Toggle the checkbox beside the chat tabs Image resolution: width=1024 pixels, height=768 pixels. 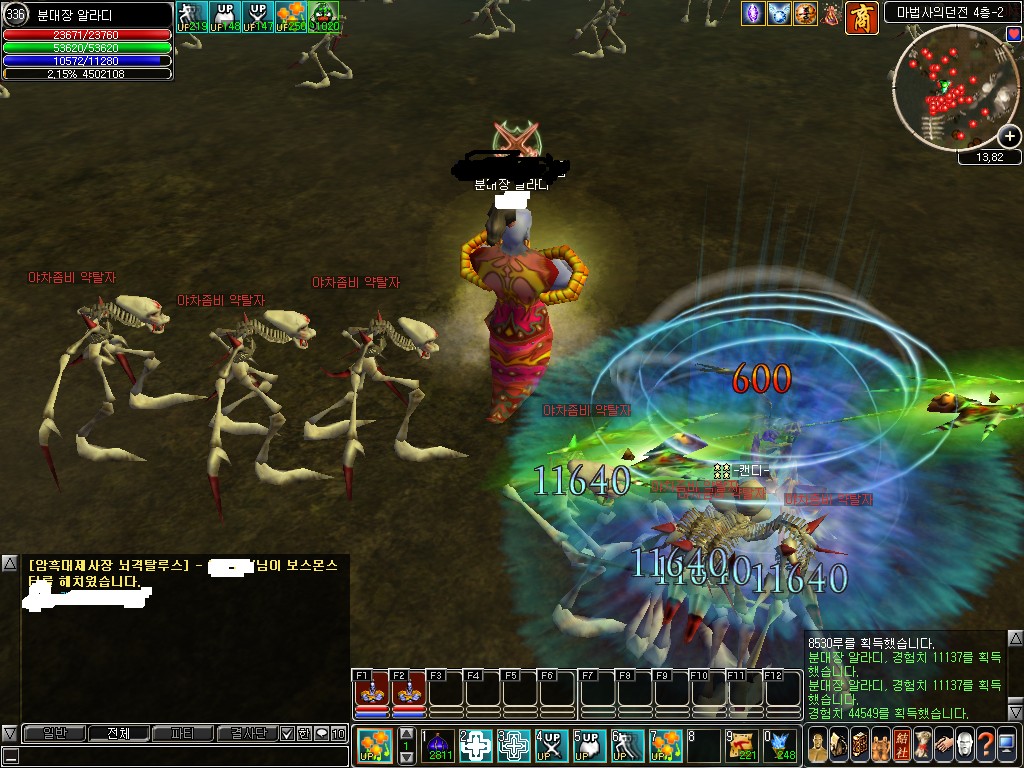pos(287,733)
